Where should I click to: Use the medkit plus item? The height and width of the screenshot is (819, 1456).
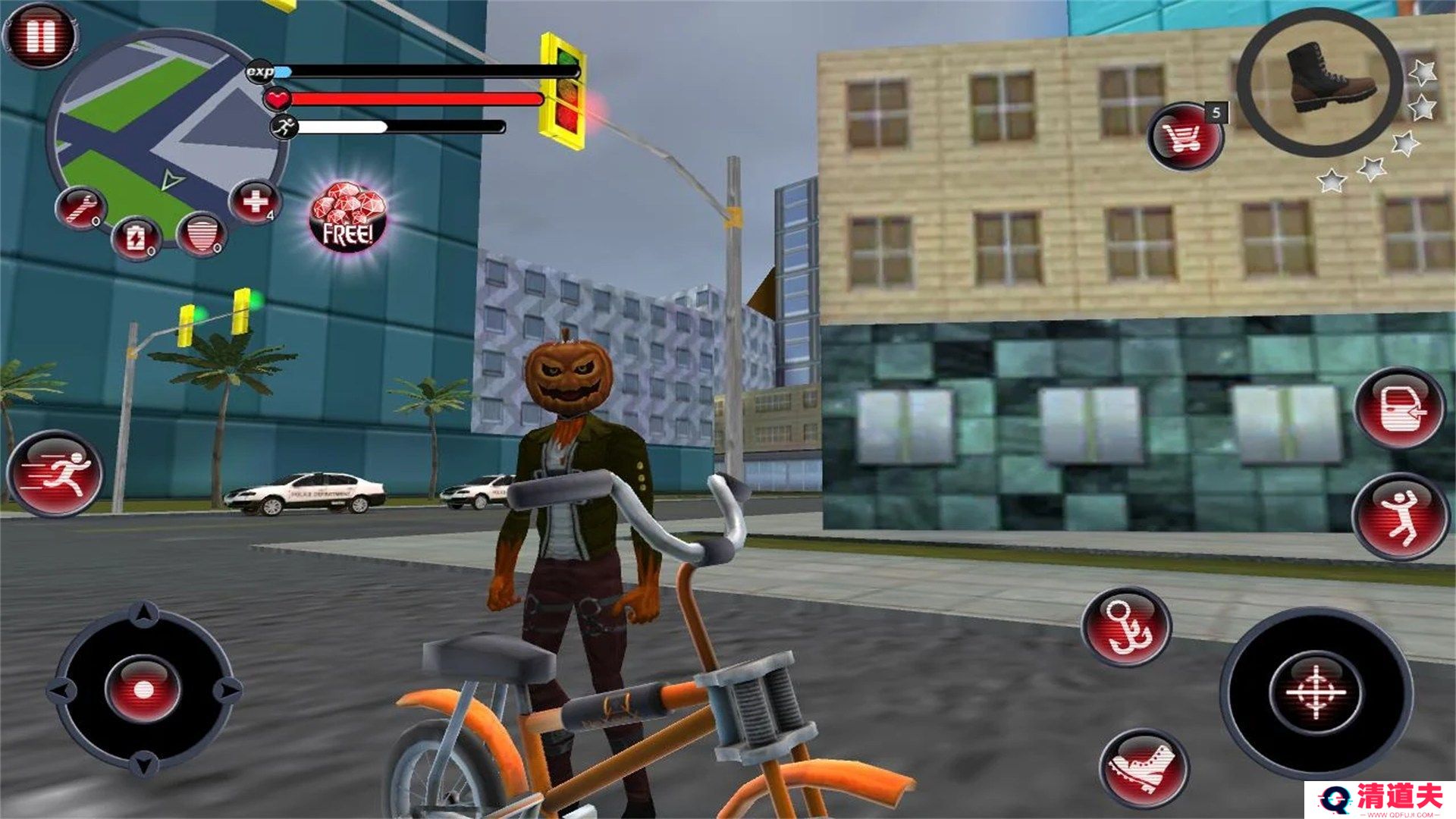pyautogui.click(x=255, y=202)
